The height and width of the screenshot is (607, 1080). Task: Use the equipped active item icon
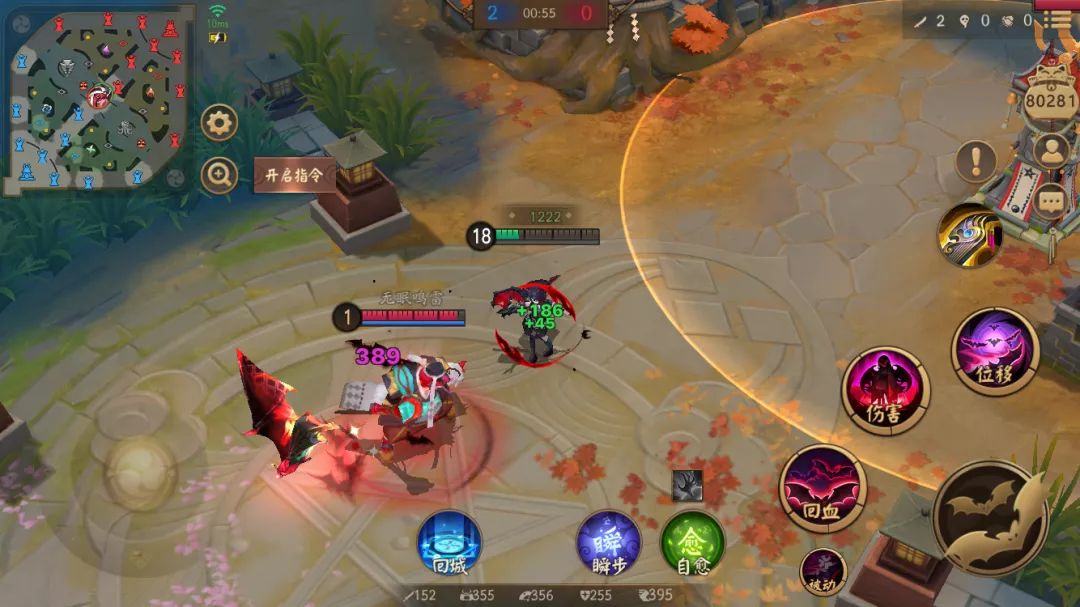[x=969, y=235]
